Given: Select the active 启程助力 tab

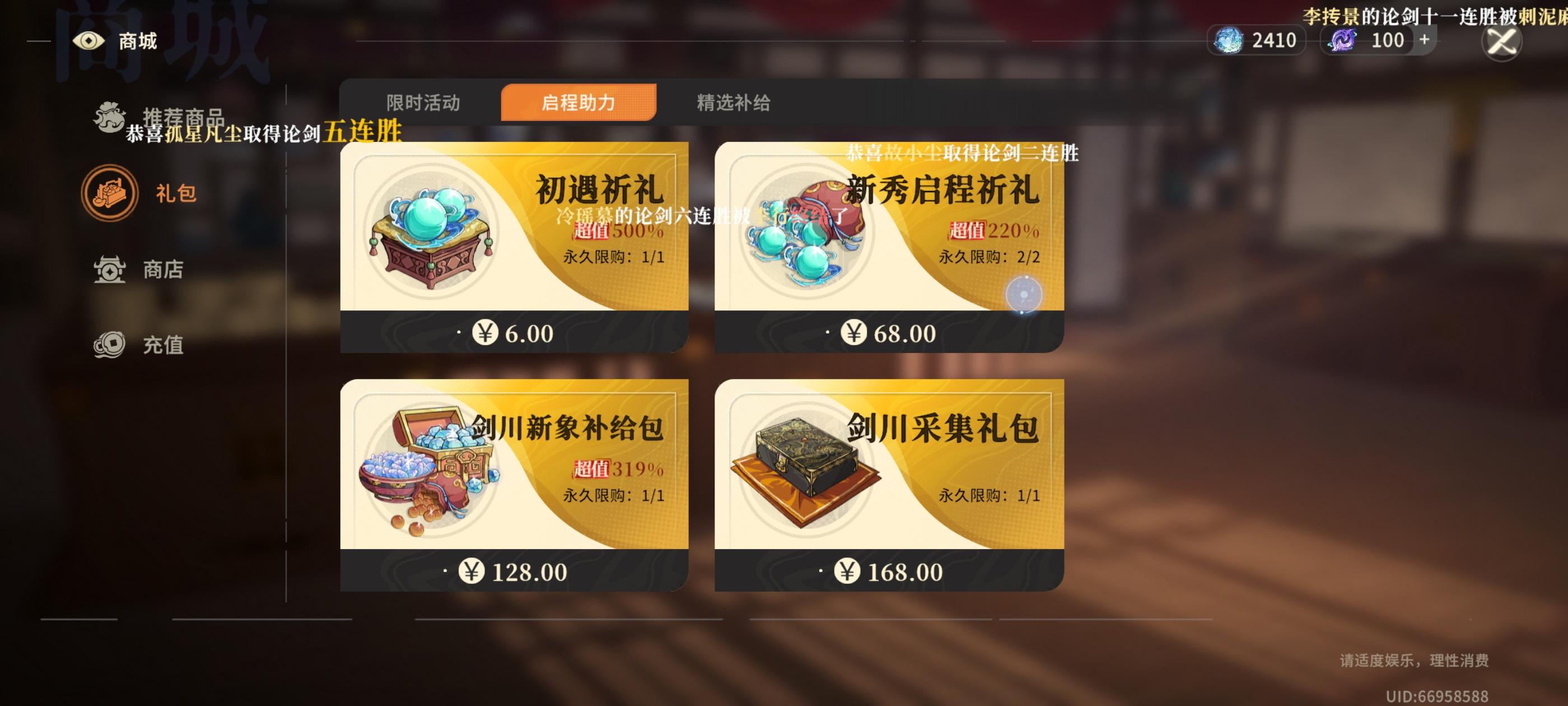Looking at the screenshot, I should click(x=578, y=103).
